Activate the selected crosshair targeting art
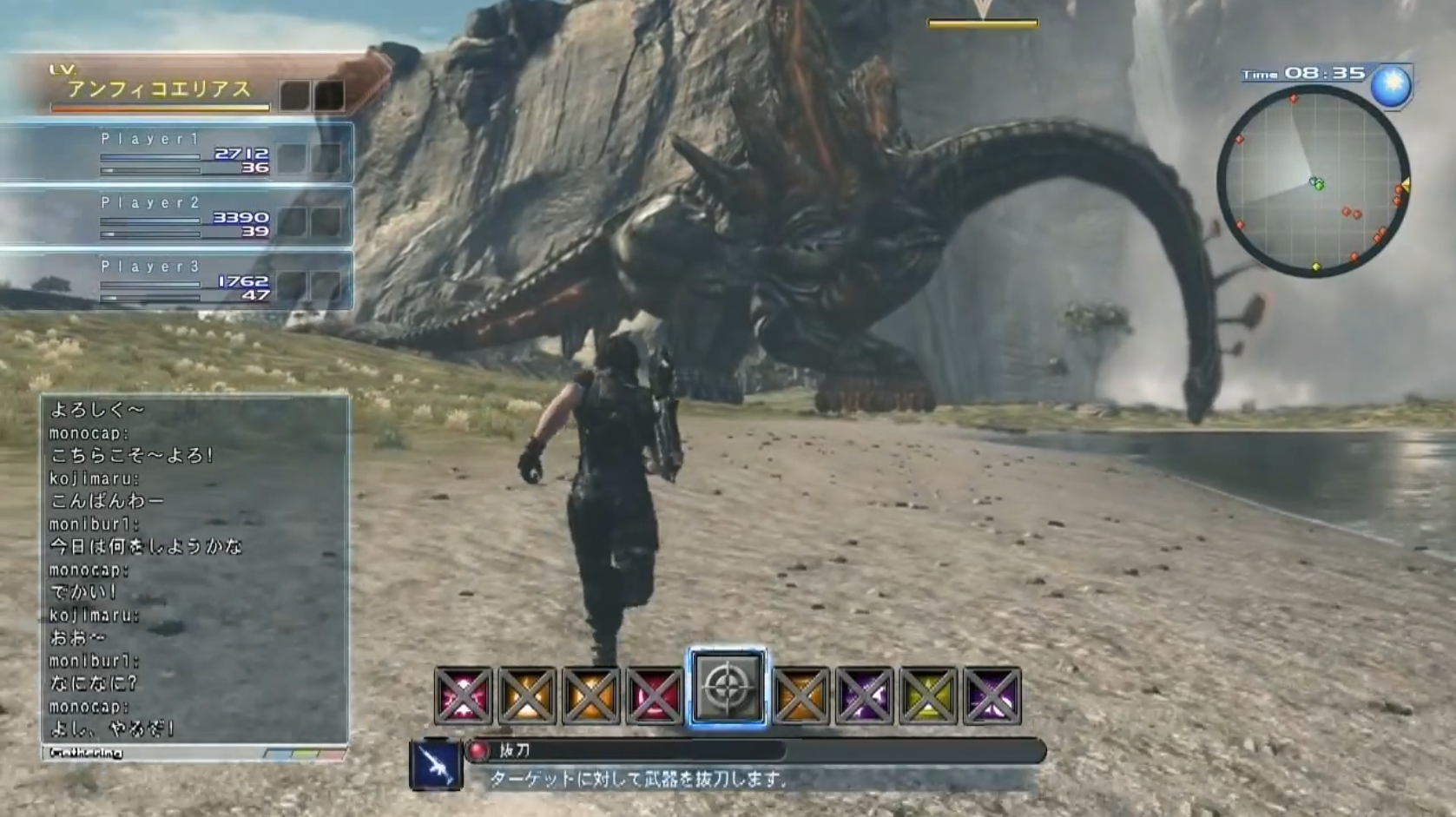The width and height of the screenshot is (1456, 817). [728, 688]
